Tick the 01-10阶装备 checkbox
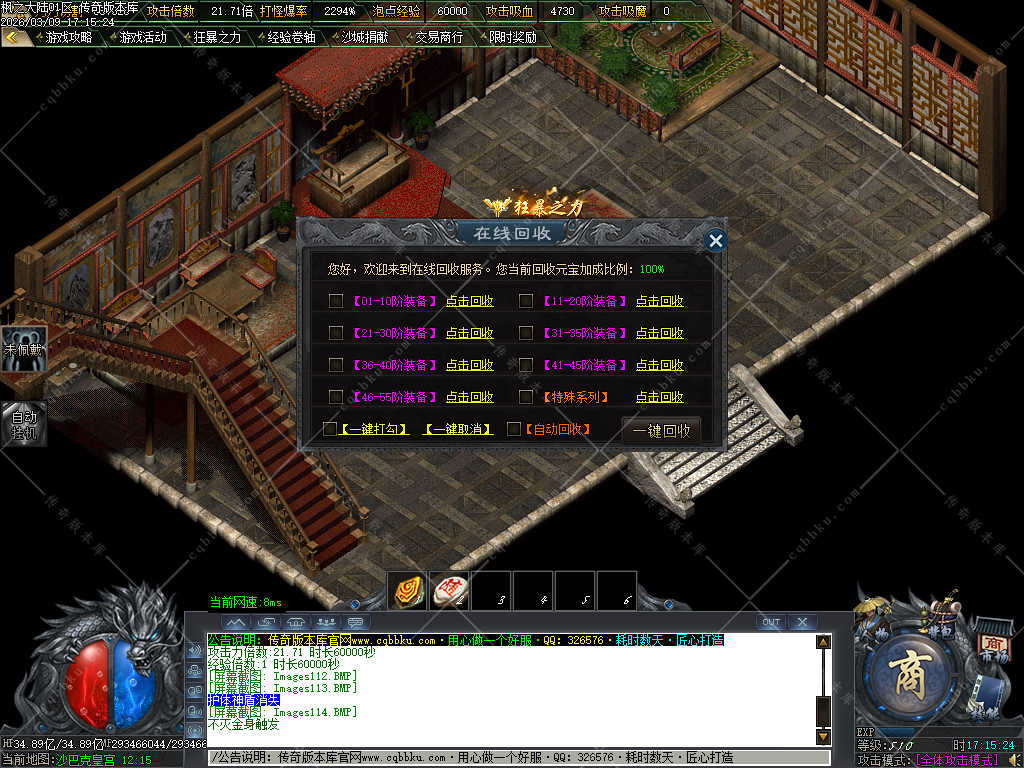The image size is (1024, 768). click(336, 301)
